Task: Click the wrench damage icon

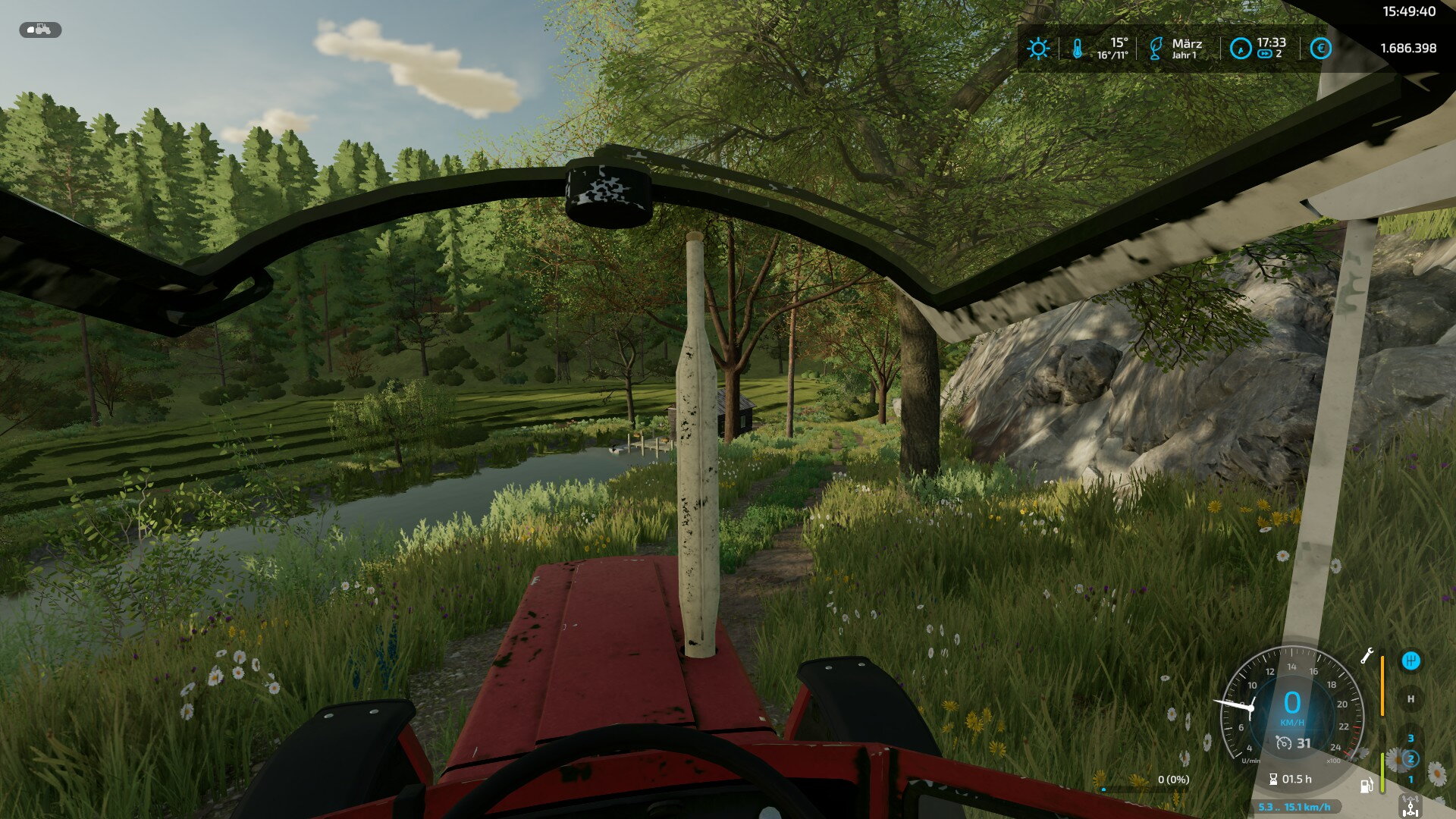Action: [1367, 656]
